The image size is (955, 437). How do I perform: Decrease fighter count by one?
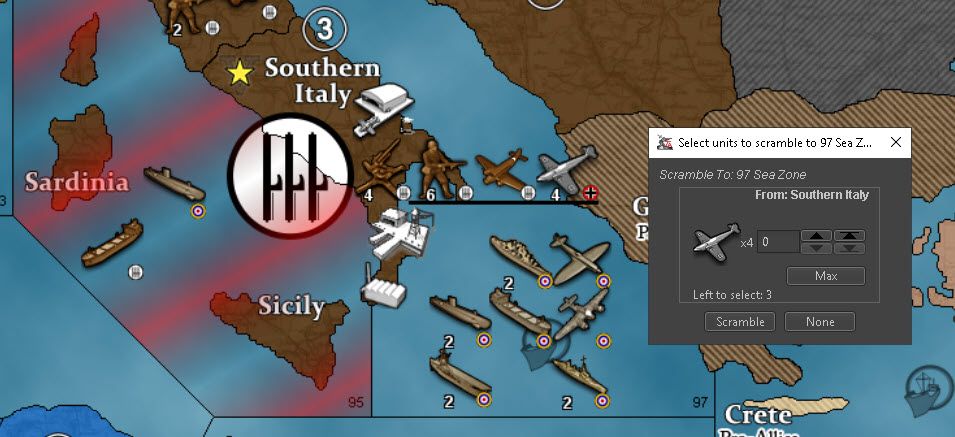[817, 248]
